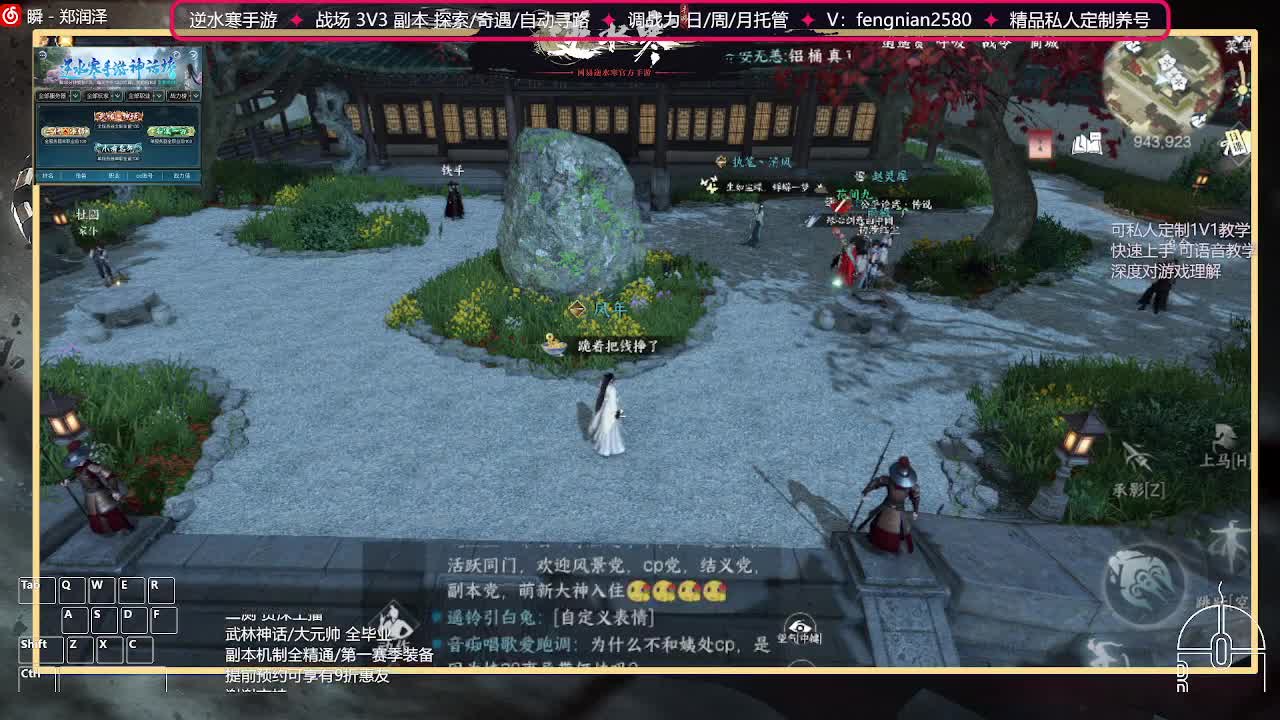Enable the 呼救 option in the top bar
The image size is (1280, 720).
950,45
